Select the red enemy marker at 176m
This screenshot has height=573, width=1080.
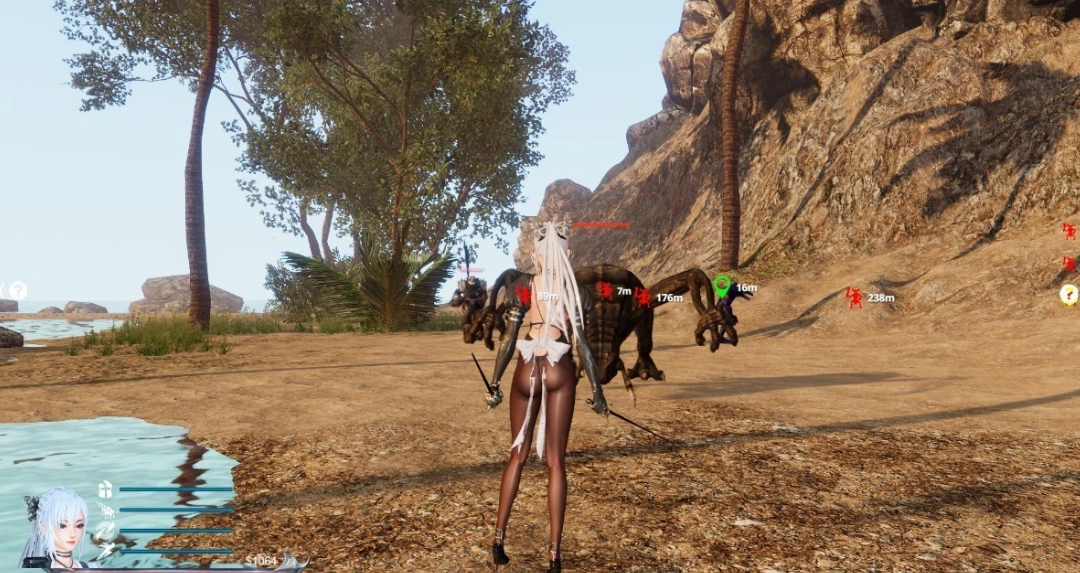(x=642, y=297)
